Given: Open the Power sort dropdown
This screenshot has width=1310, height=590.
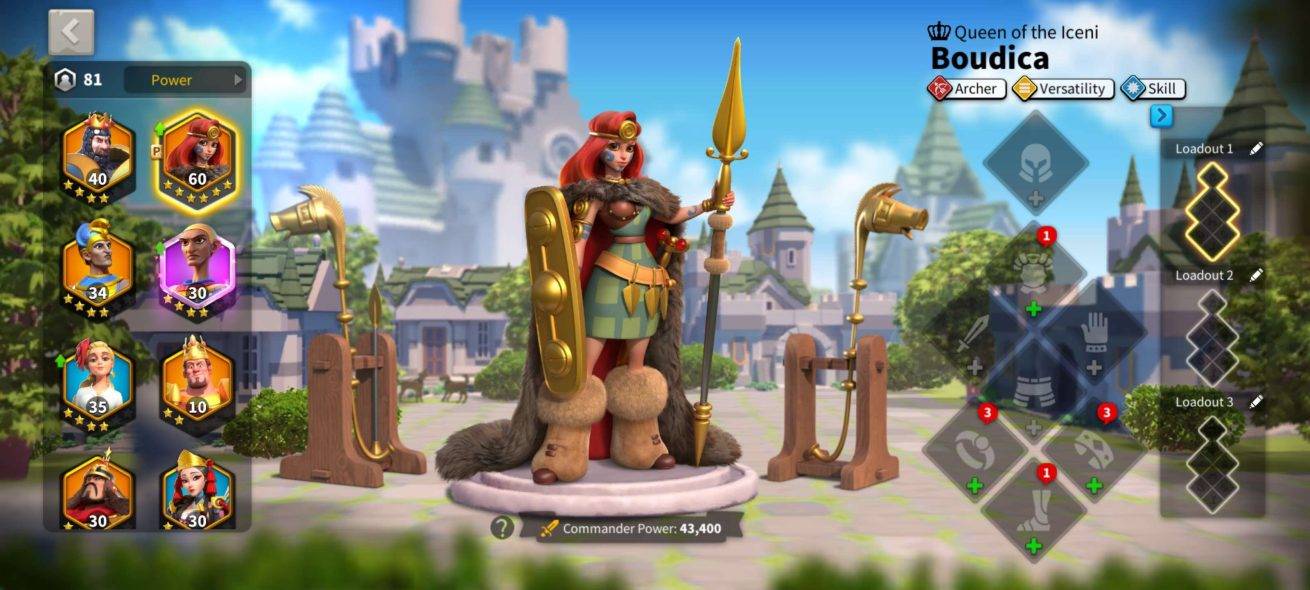Looking at the screenshot, I should (185, 80).
